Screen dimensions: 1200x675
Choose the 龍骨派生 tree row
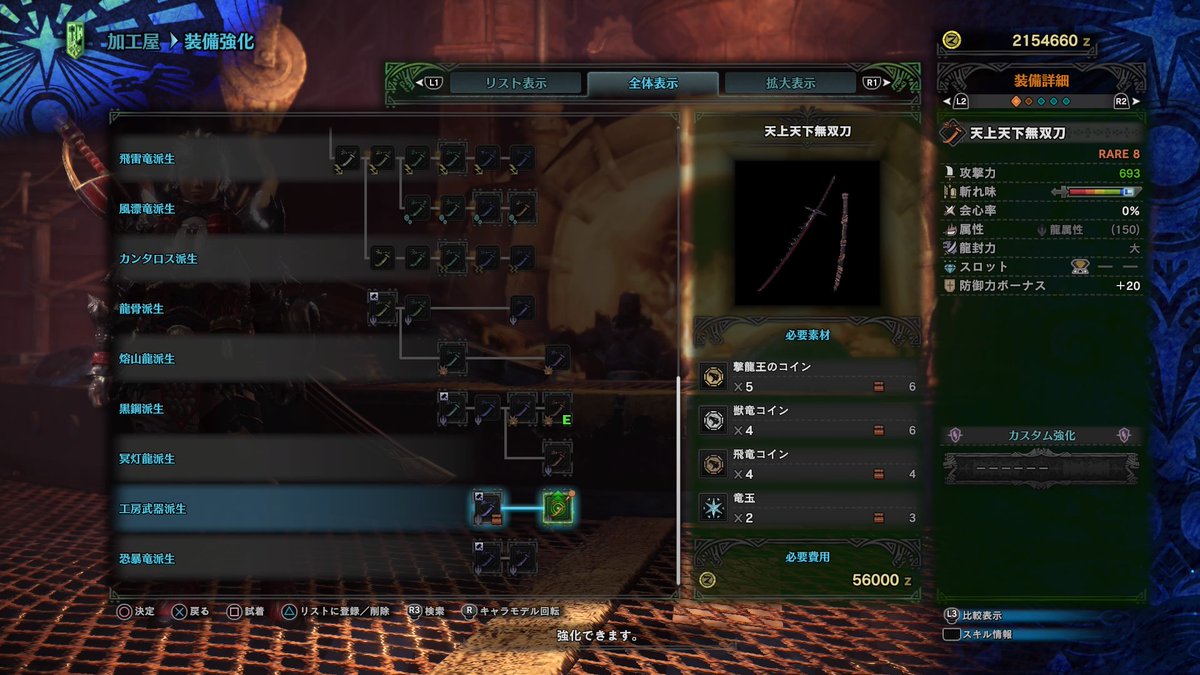(x=141, y=309)
